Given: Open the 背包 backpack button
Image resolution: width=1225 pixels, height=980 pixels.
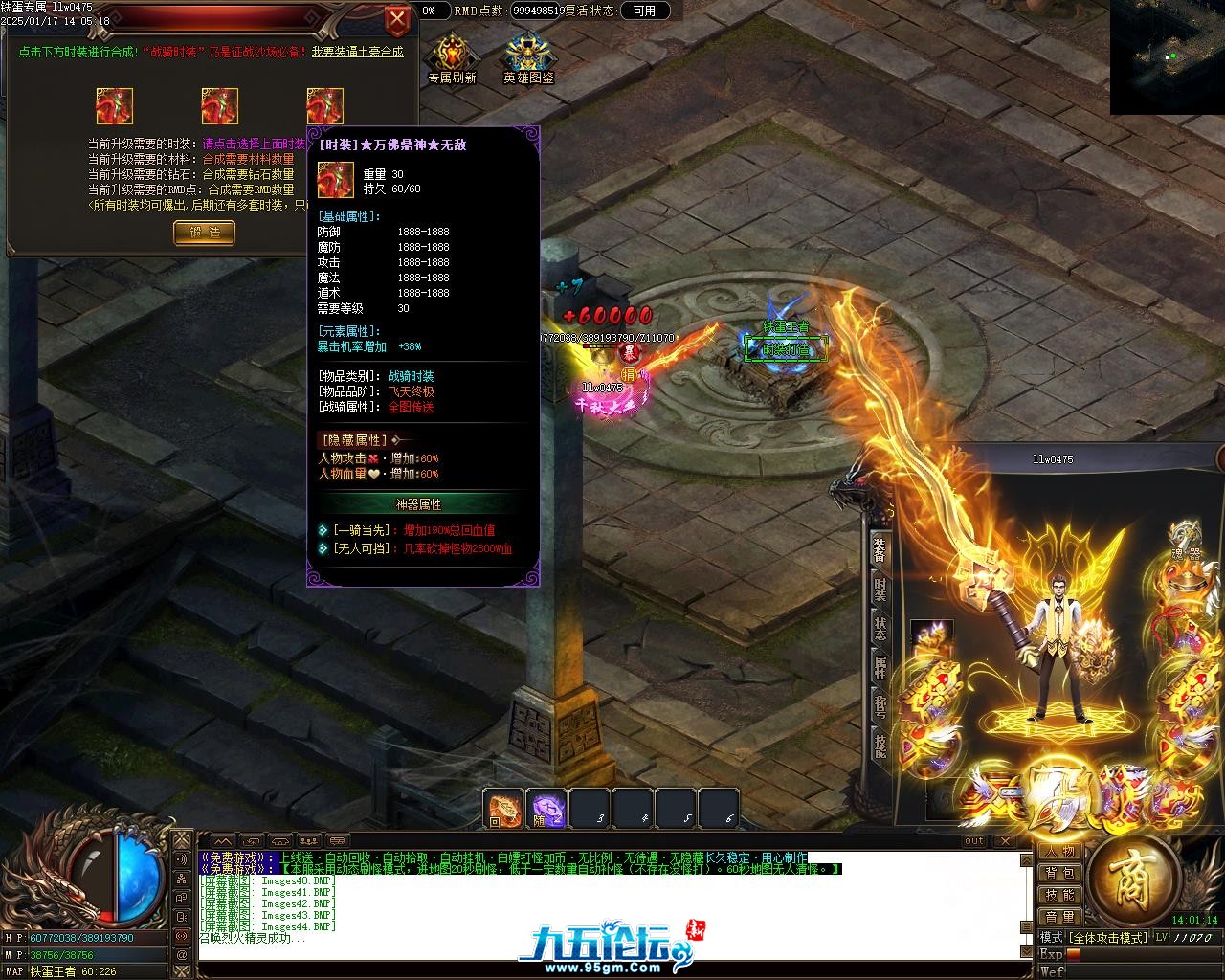Looking at the screenshot, I should (1059, 873).
